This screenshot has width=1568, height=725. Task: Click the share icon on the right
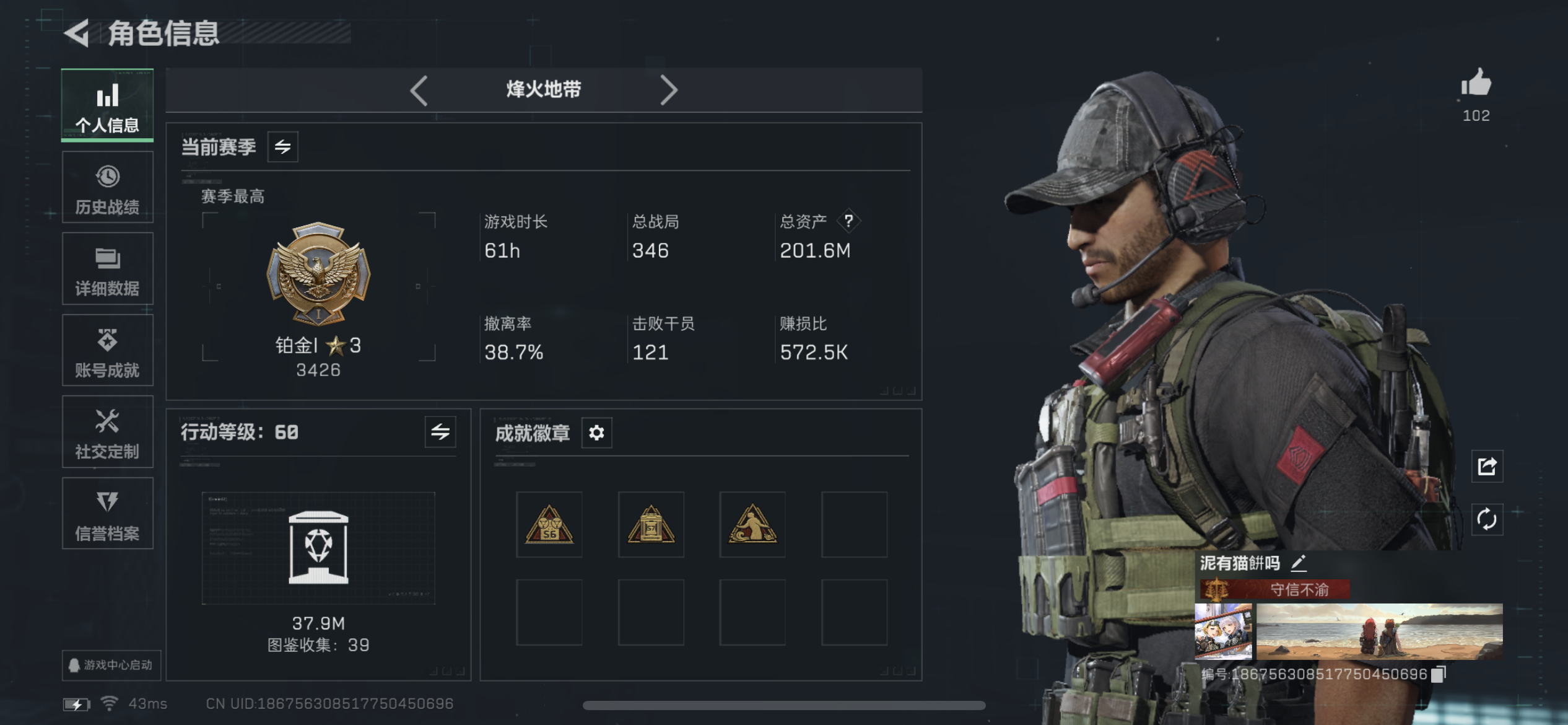pyautogui.click(x=1486, y=467)
